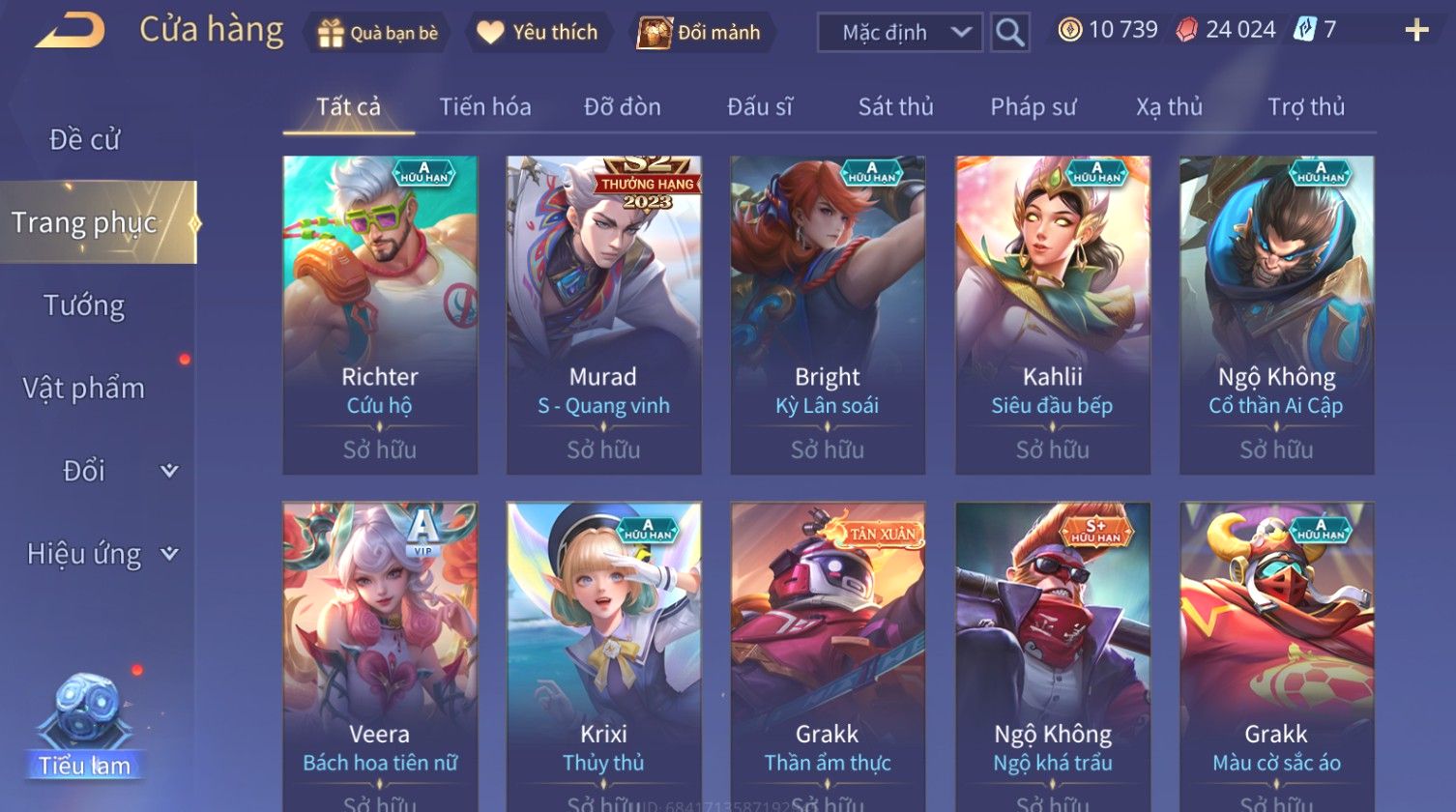Open Đổi mảnh fragment exchange
The image size is (1456, 812).
click(x=699, y=33)
